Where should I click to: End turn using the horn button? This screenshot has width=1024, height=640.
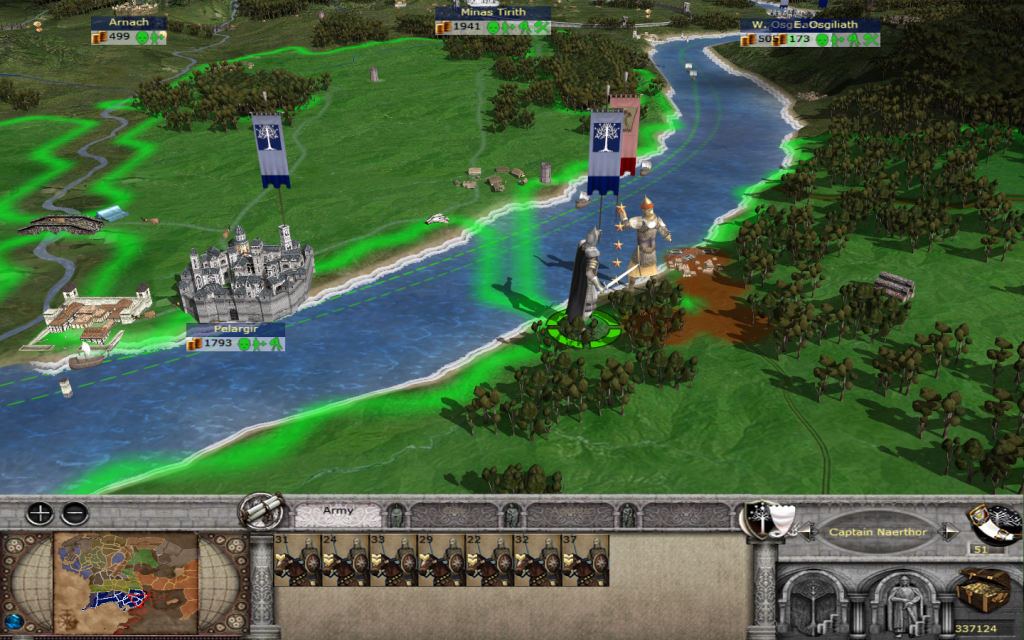click(995, 522)
